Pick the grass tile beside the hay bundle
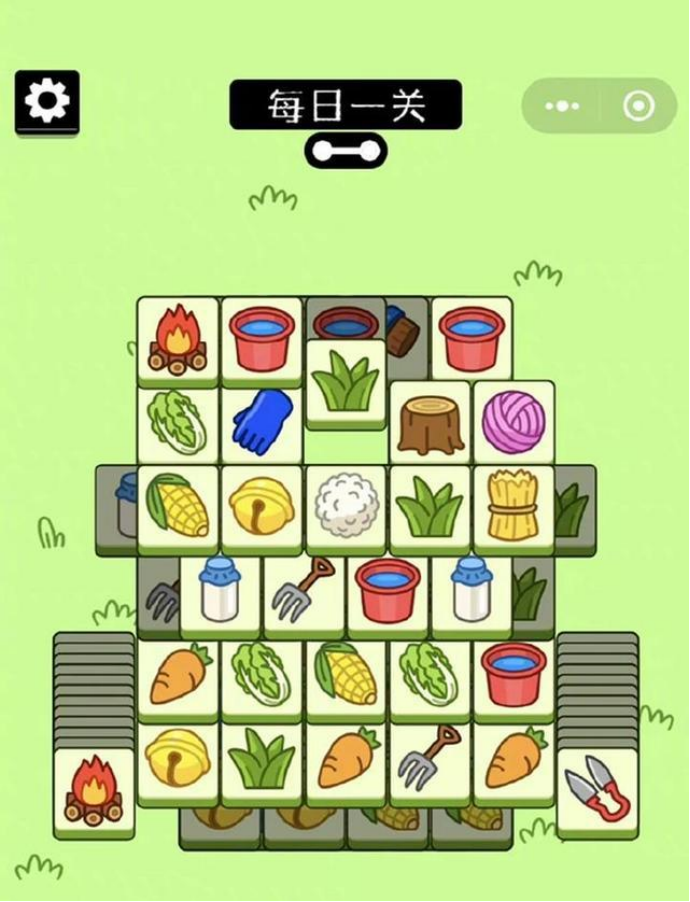690x902 pixels. coord(429,506)
